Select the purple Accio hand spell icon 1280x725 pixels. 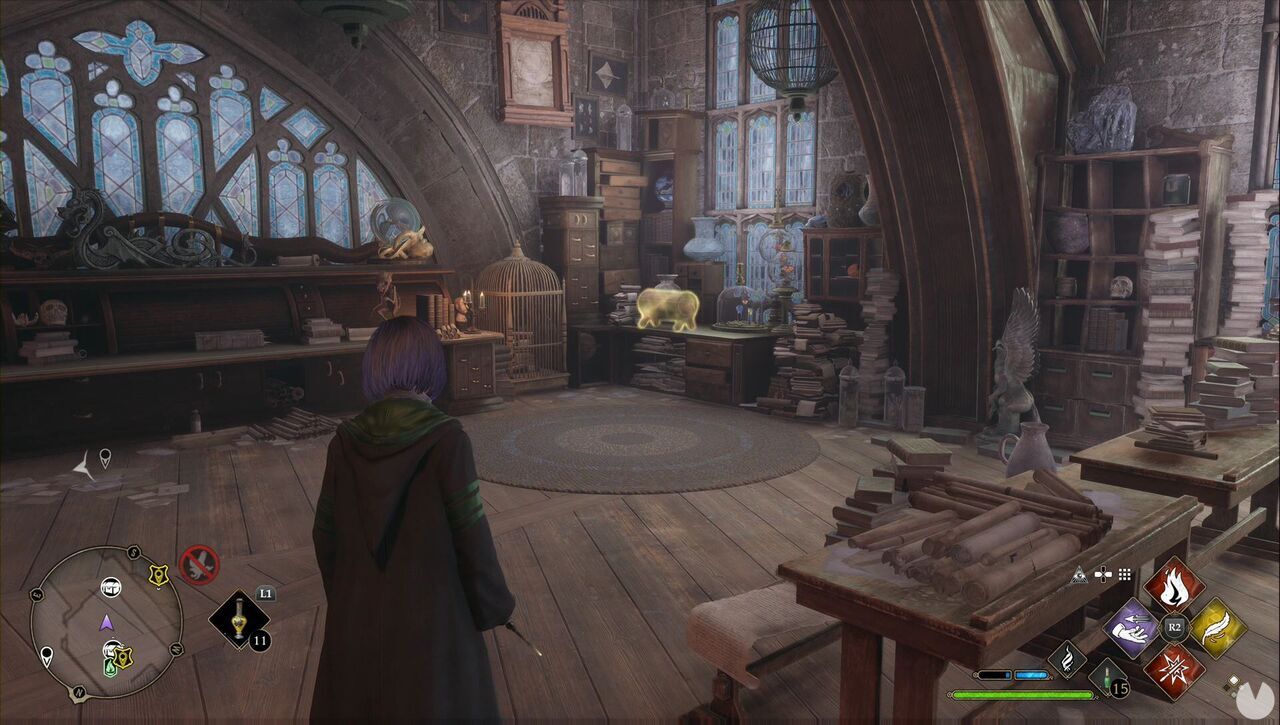[x=1130, y=628]
